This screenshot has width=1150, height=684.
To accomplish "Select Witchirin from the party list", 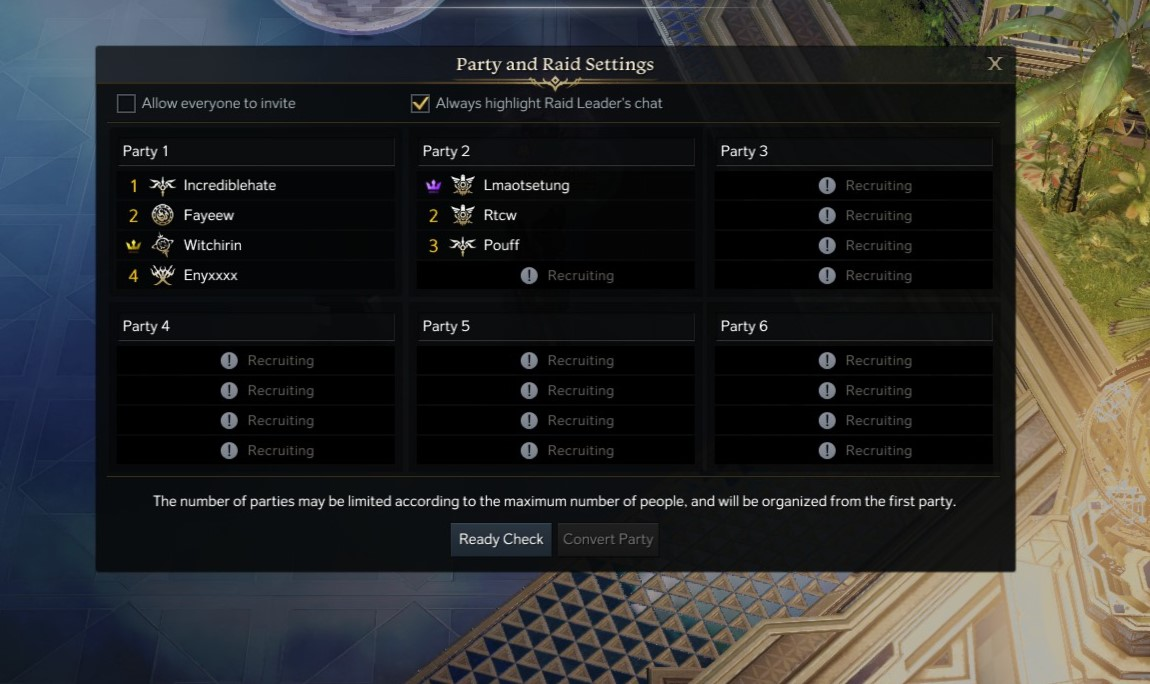I will click(212, 245).
